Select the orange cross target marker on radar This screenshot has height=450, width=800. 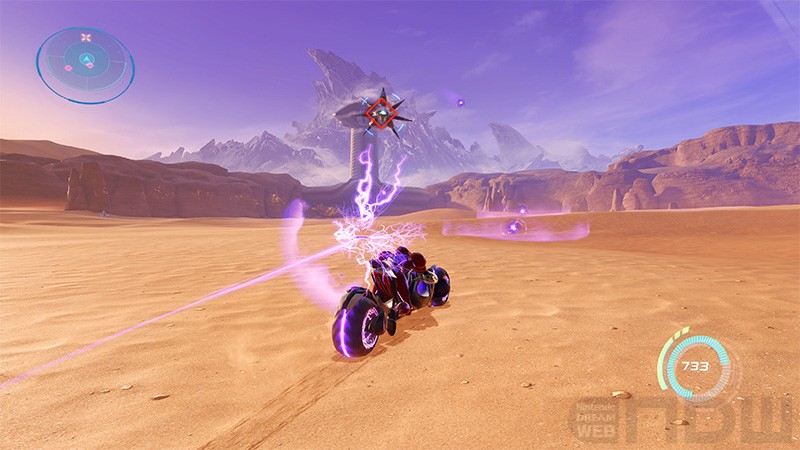(x=86, y=38)
